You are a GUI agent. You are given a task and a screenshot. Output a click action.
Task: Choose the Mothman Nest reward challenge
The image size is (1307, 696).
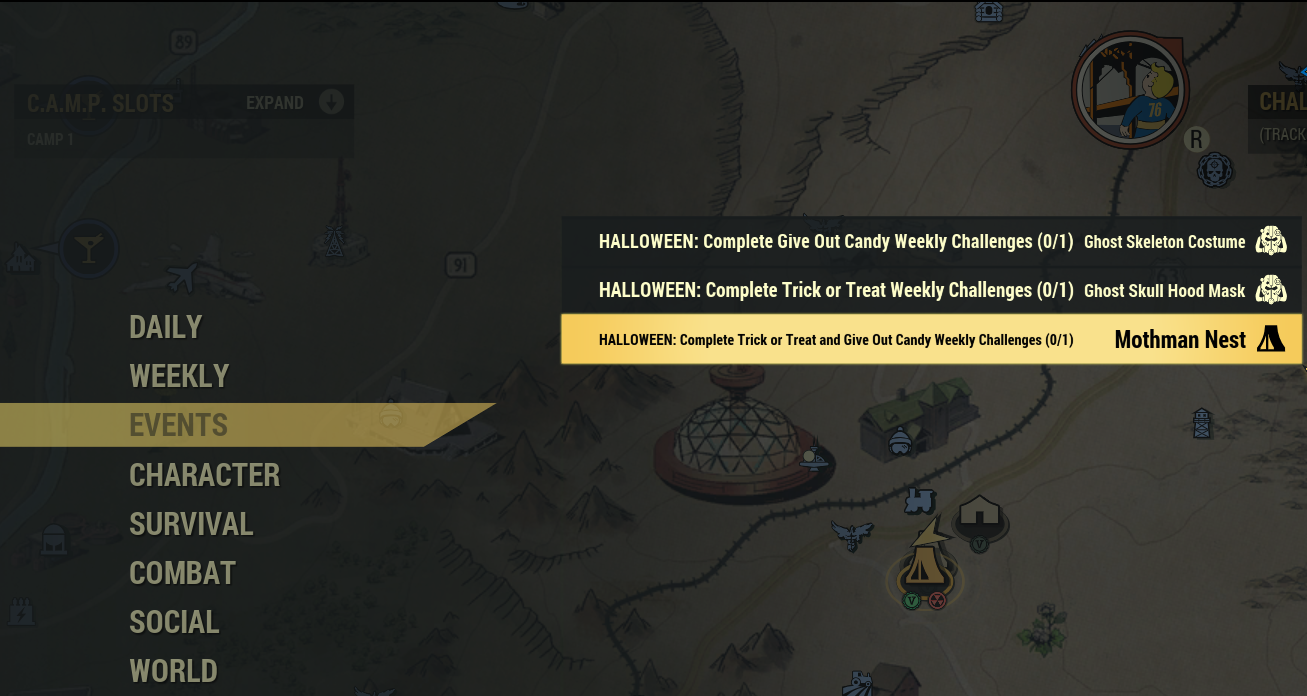coord(930,340)
